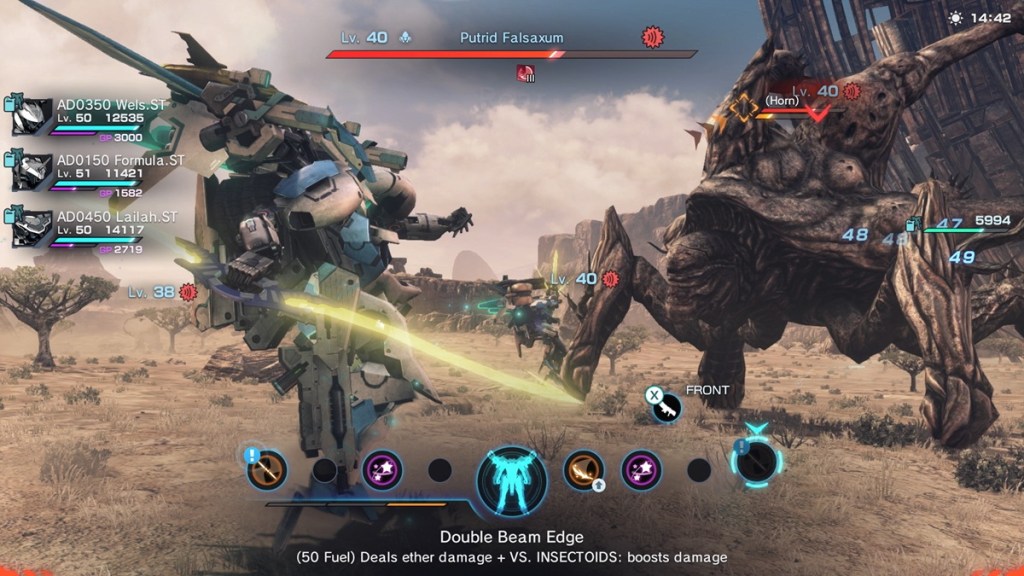The width and height of the screenshot is (1024, 576).
Task: Select the AD0150 Formula.ST party portrait
Action: click(x=32, y=172)
